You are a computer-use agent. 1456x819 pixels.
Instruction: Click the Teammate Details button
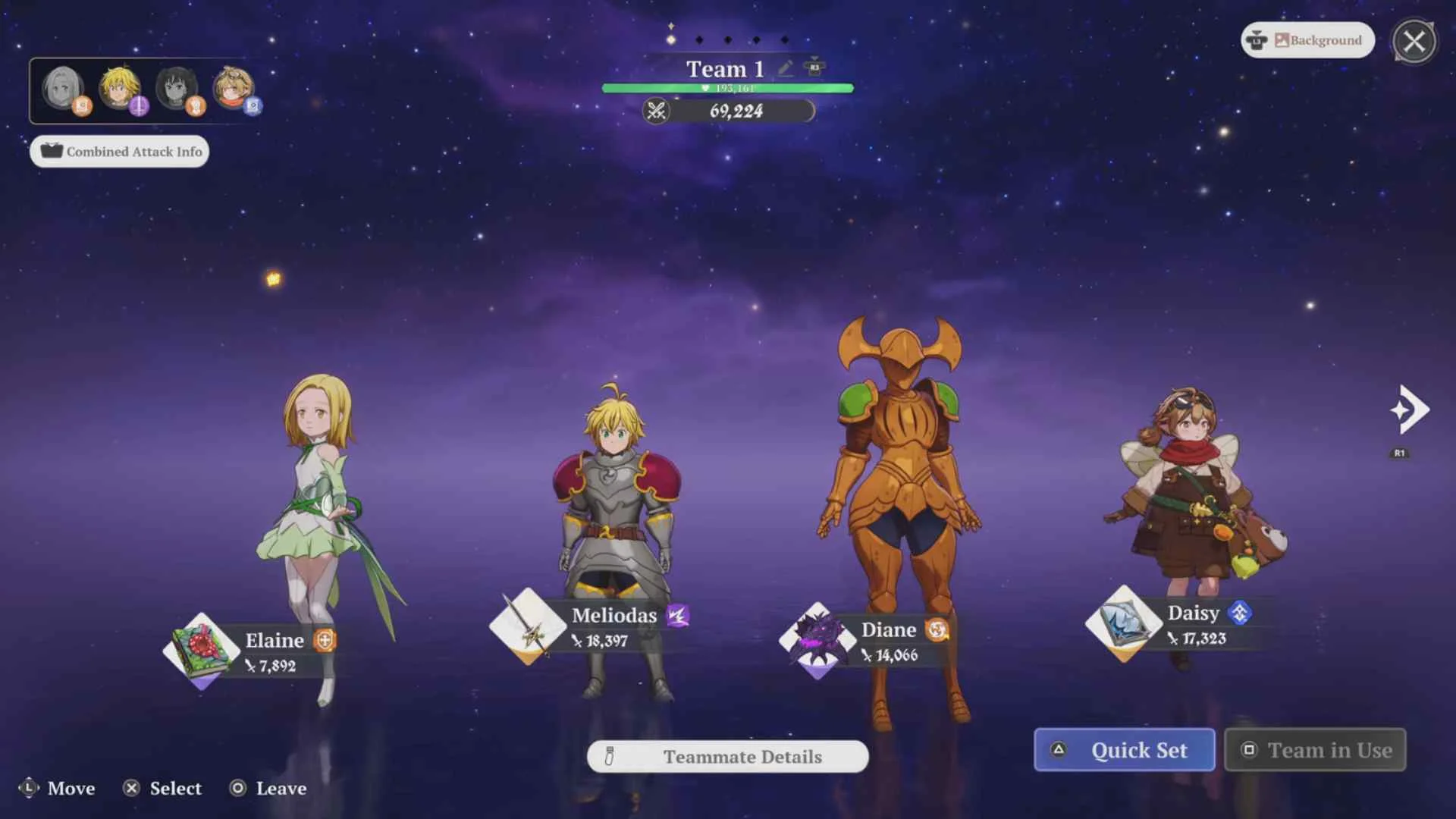coord(727,756)
